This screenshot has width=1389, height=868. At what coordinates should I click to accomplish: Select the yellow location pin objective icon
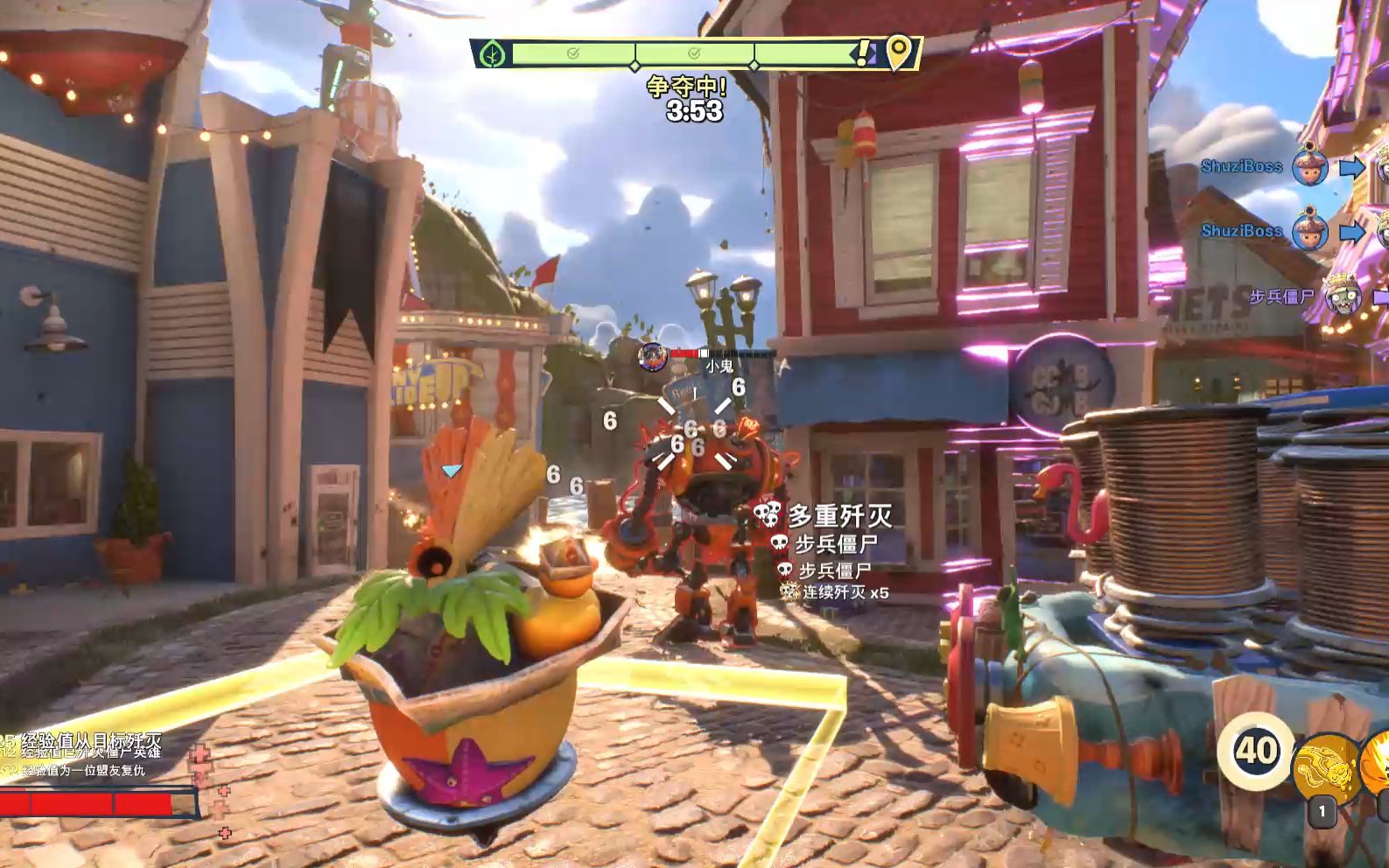[898, 52]
